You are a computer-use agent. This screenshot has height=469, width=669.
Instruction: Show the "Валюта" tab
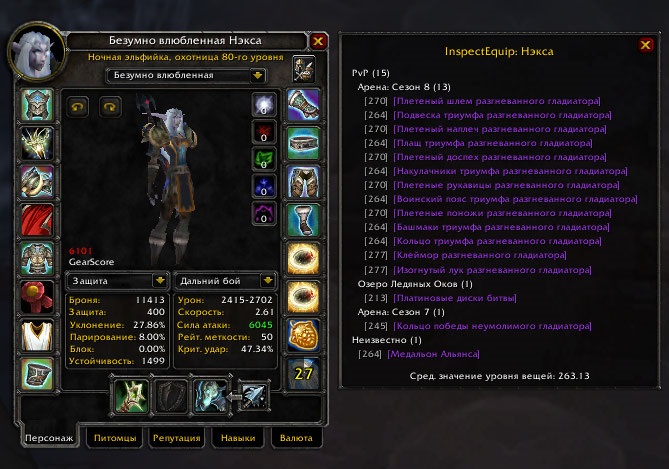[295, 438]
